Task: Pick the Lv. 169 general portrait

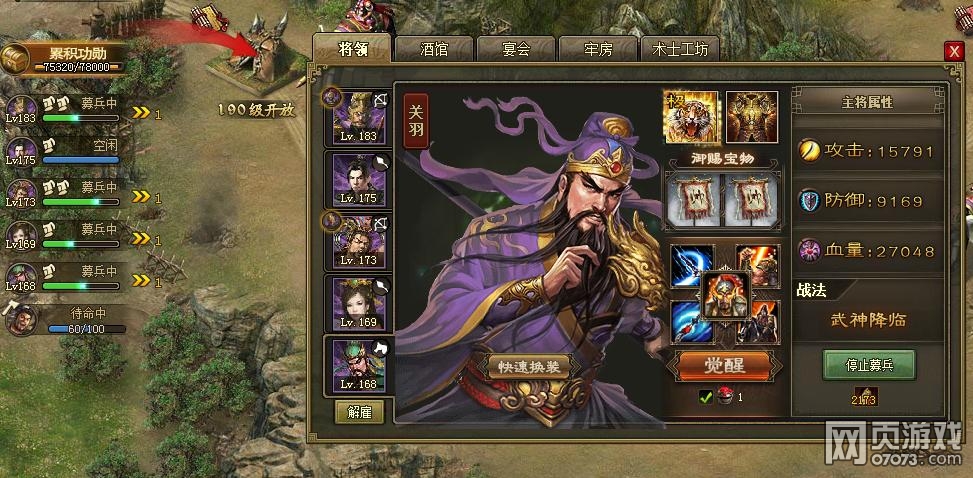Action: pyautogui.click(x=359, y=302)
